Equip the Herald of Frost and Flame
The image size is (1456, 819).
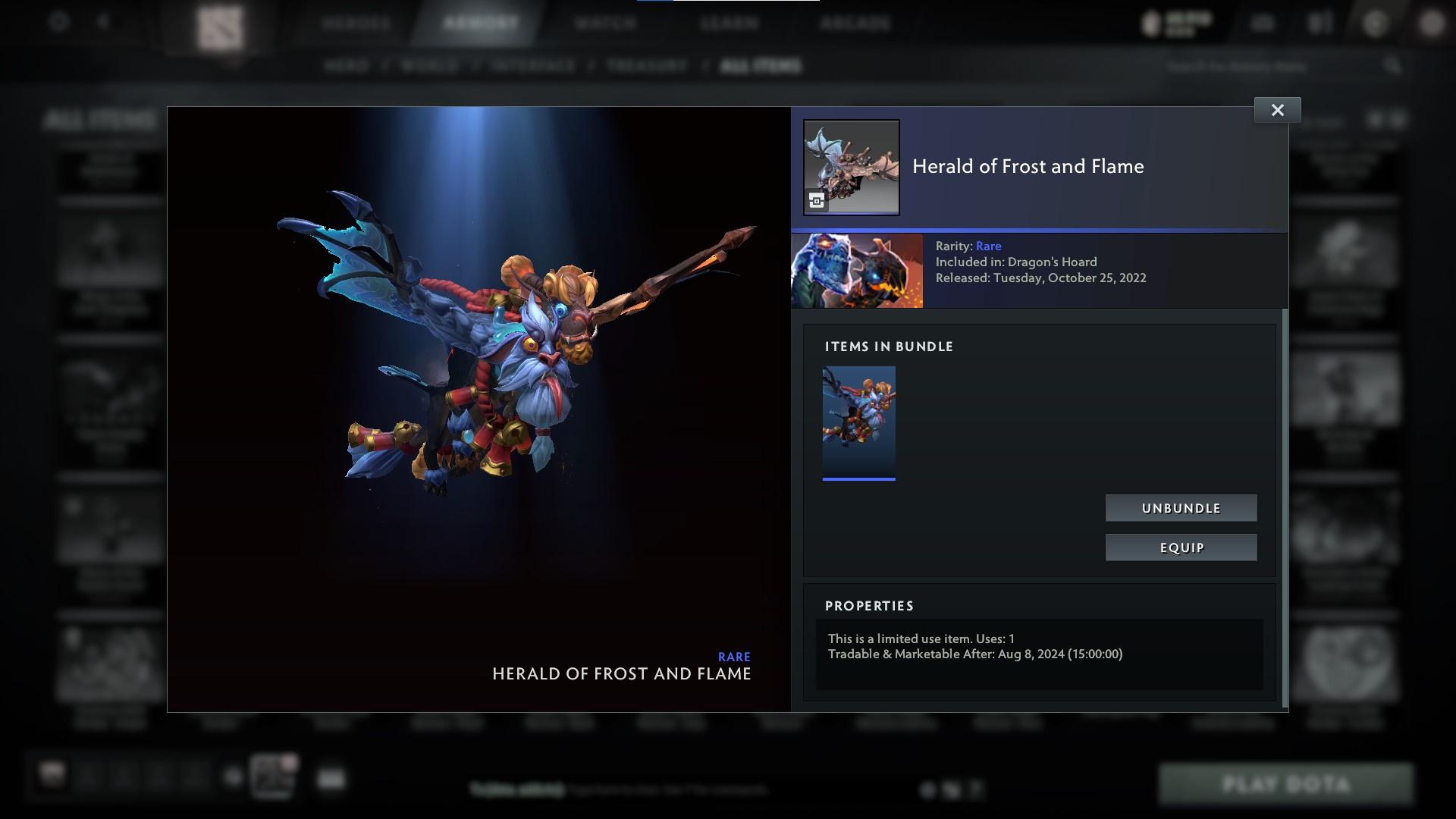click(1181, 547)
